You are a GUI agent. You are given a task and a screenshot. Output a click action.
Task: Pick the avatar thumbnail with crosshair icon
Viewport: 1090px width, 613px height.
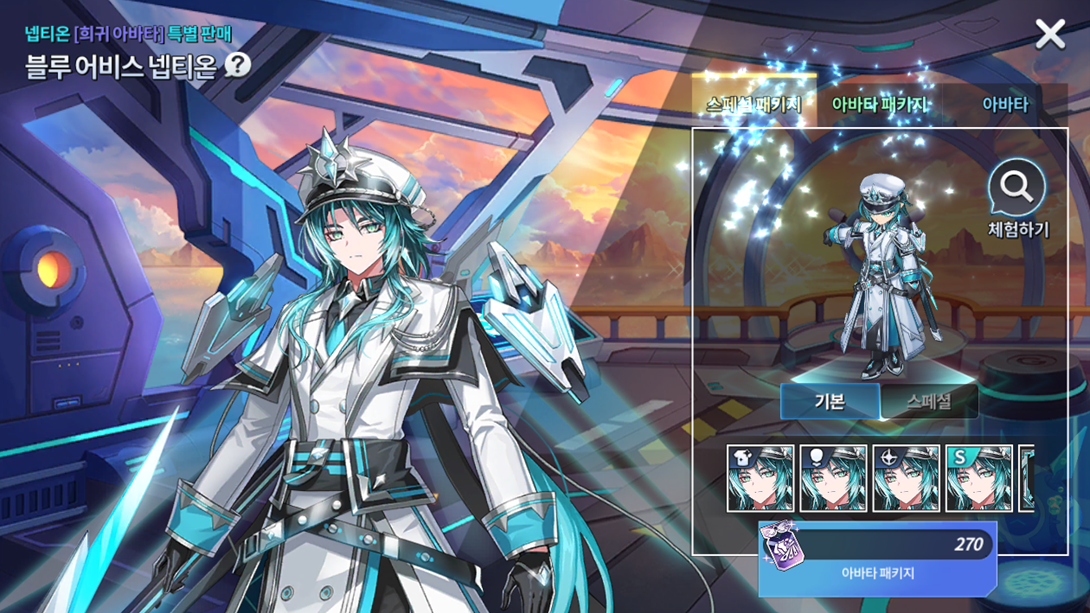point(906,478)
